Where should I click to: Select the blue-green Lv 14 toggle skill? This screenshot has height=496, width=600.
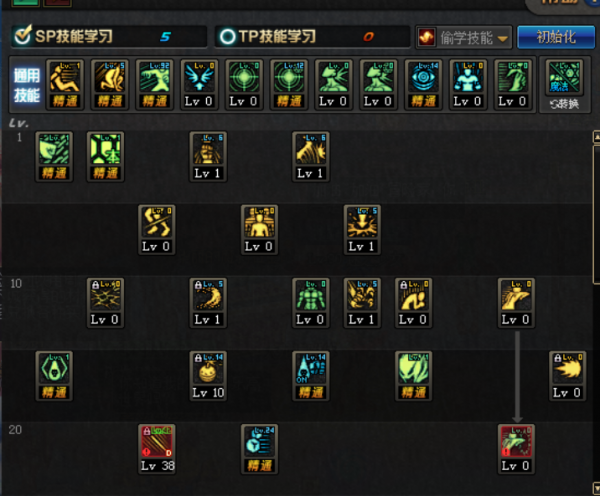coord(310,374)
